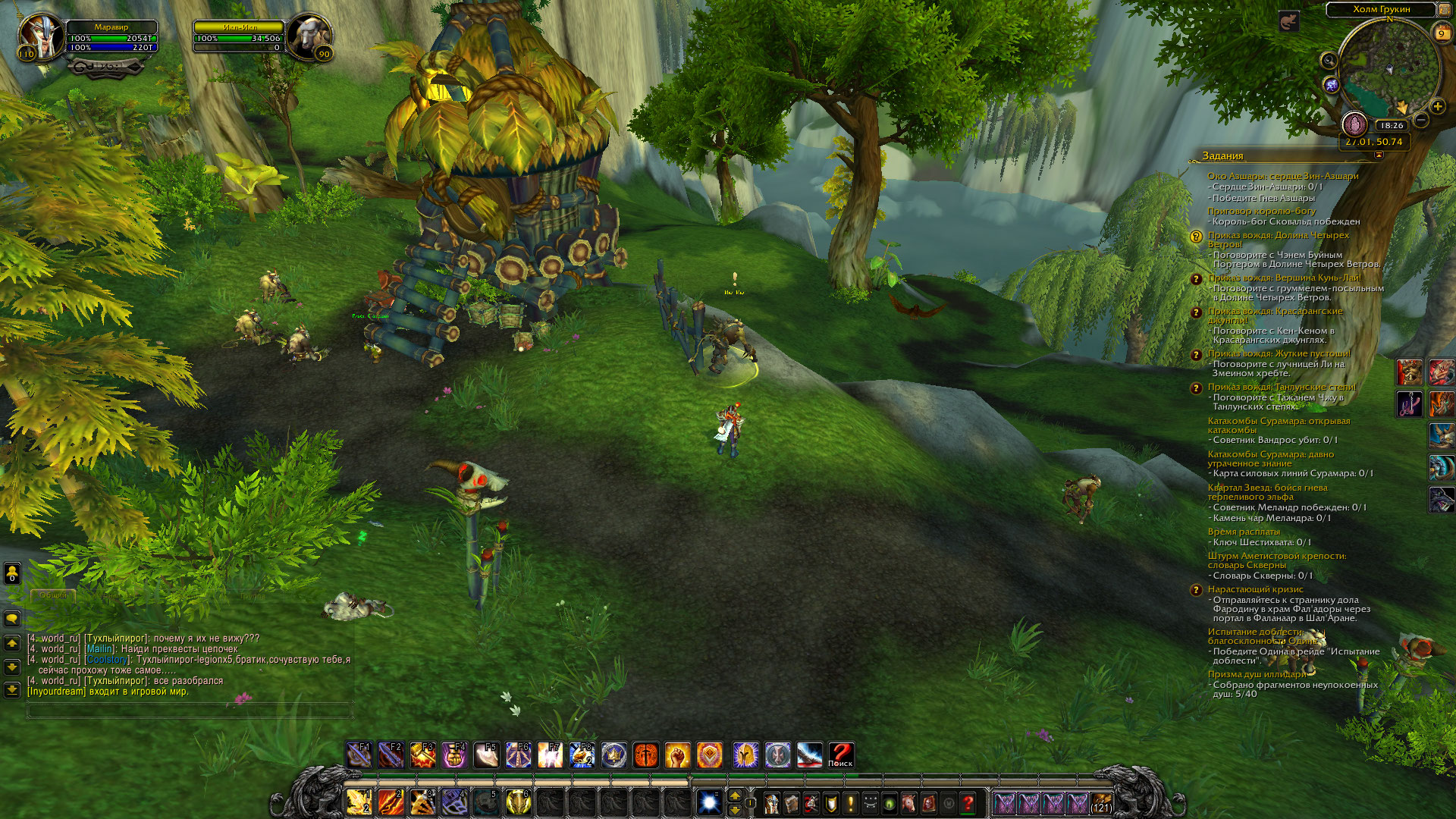Activate the clenched fist ability icon
This screenshot has width=1456, height=819.
point(678,755)
